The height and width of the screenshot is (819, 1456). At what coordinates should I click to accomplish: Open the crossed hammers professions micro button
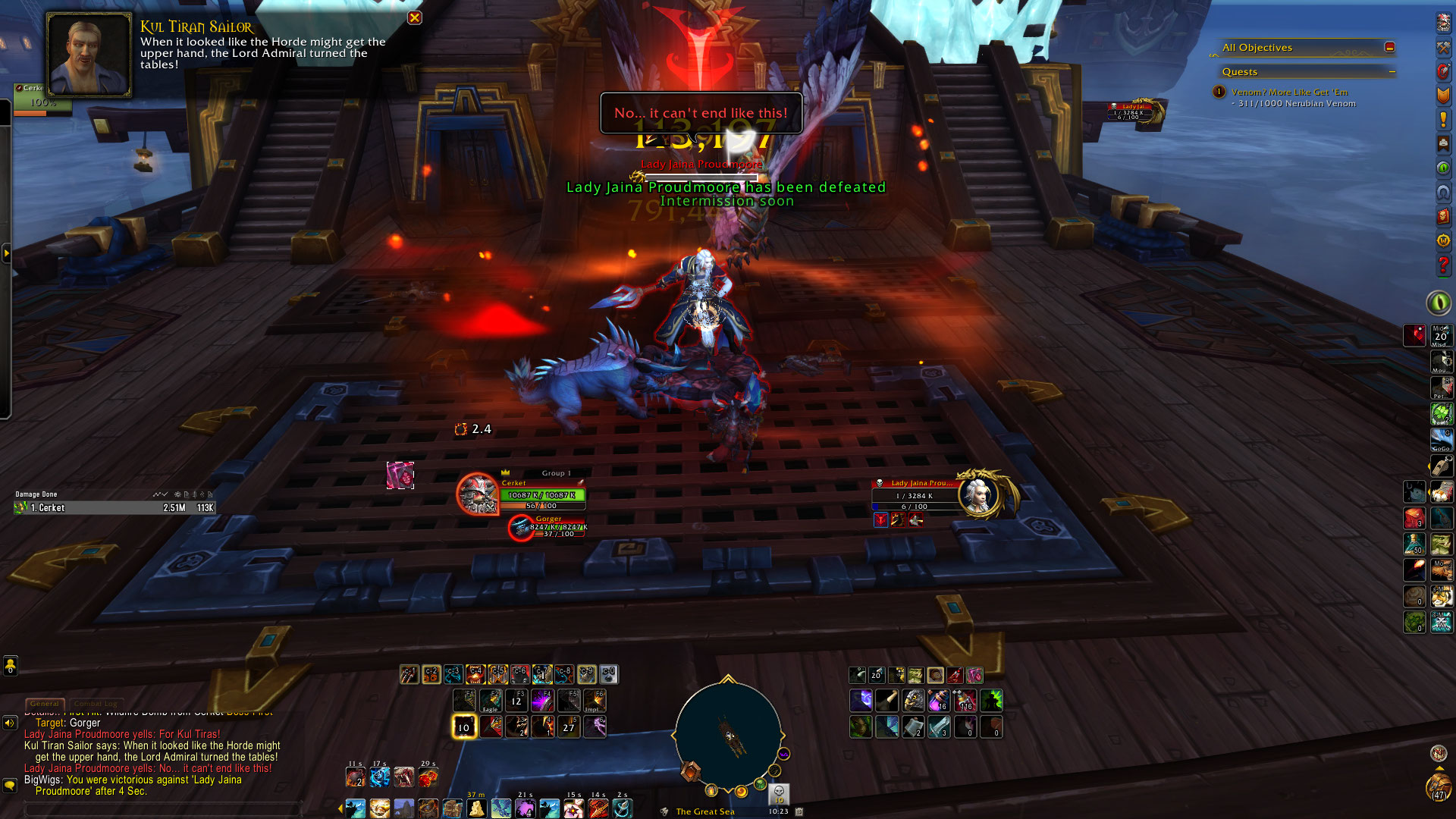[x=1443, y=47]
